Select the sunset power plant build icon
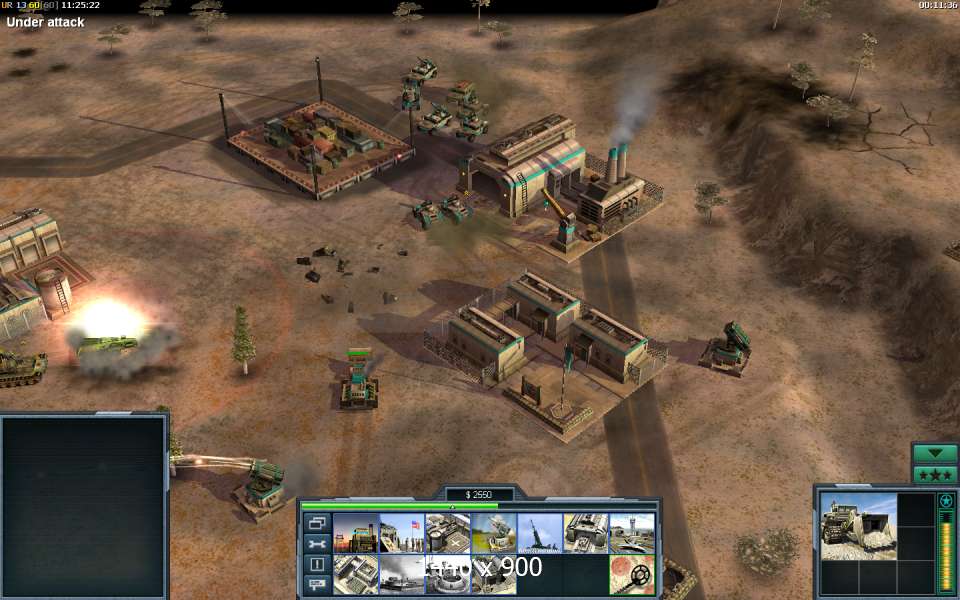The width and height of the screenshot is (960, 600). click(x=355, y=533)
